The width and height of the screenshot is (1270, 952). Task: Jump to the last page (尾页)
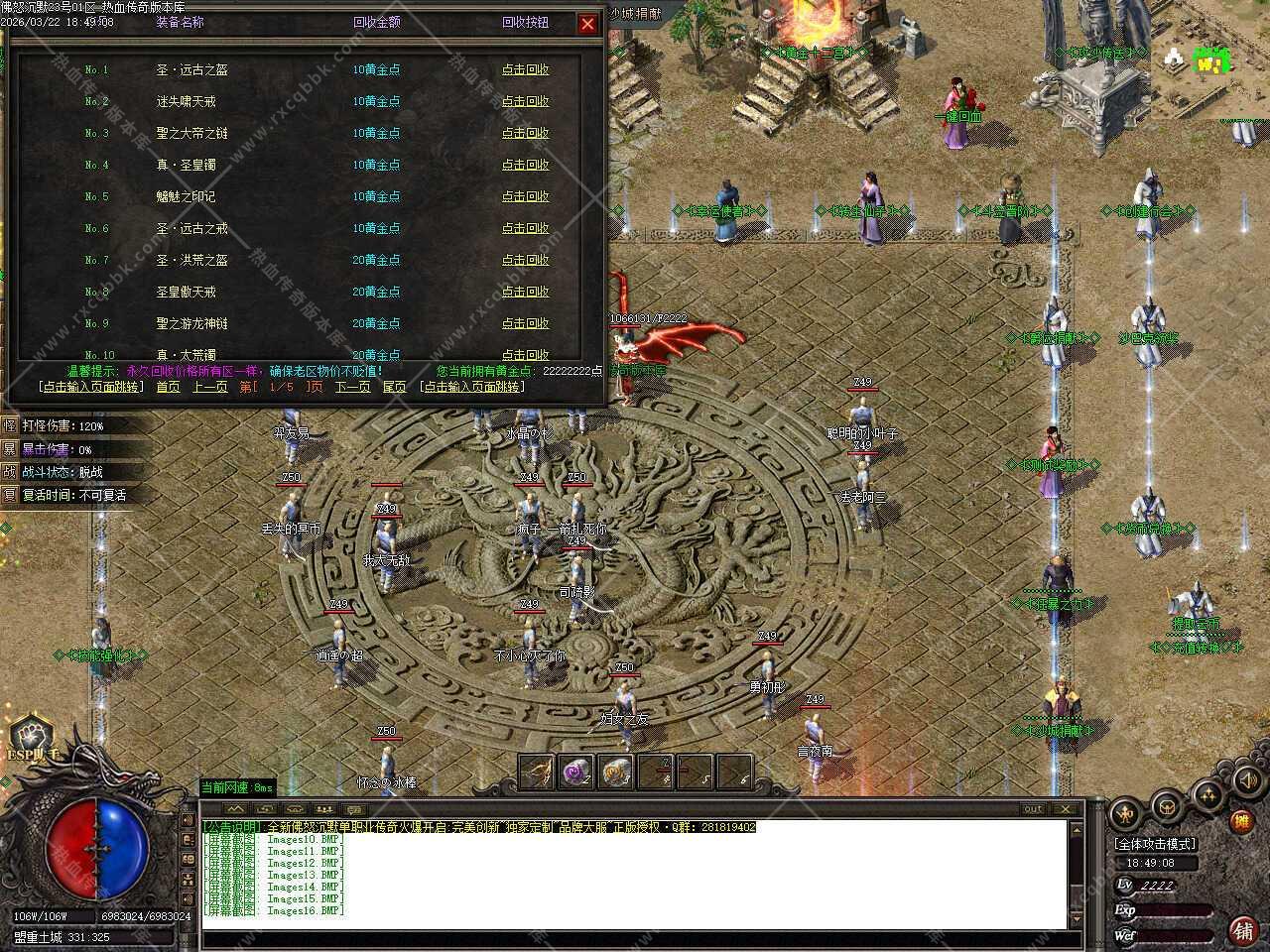(394, 387)
